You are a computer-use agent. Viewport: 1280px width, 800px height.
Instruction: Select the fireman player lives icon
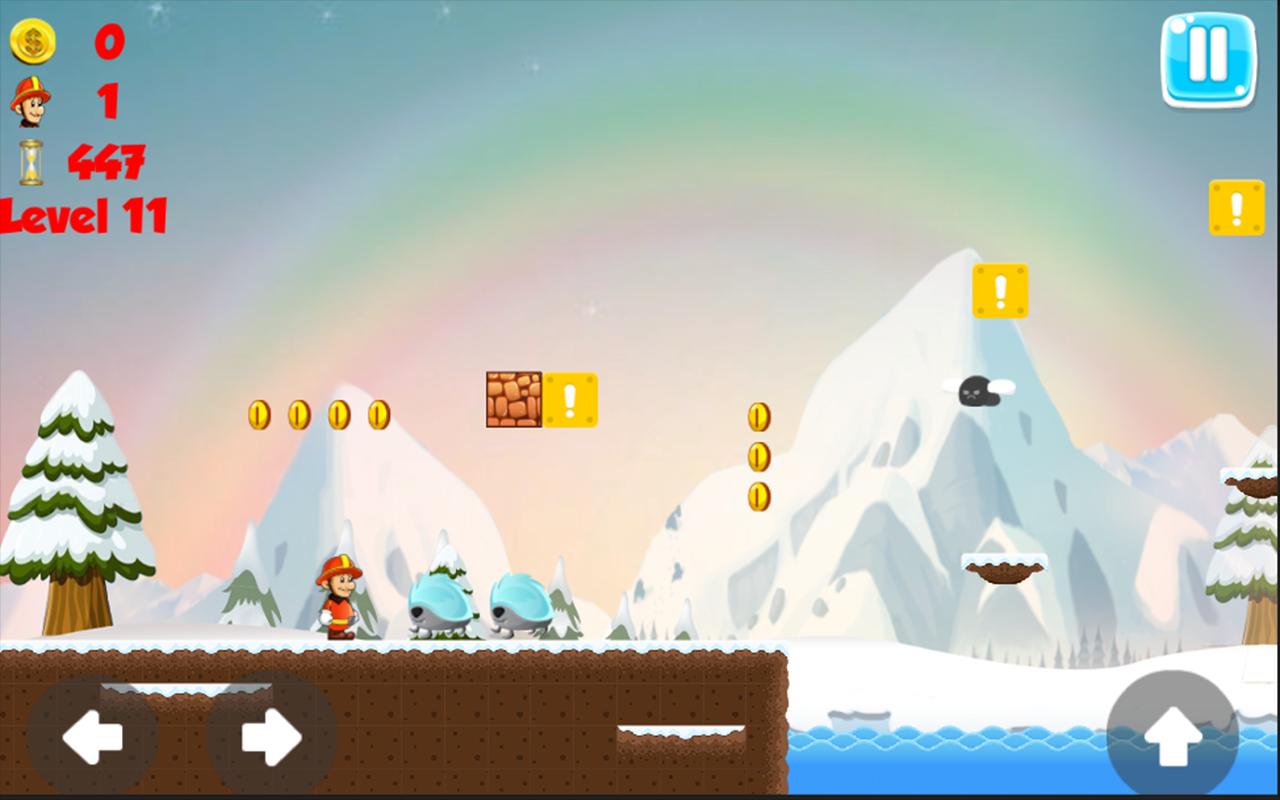[32, 101]
